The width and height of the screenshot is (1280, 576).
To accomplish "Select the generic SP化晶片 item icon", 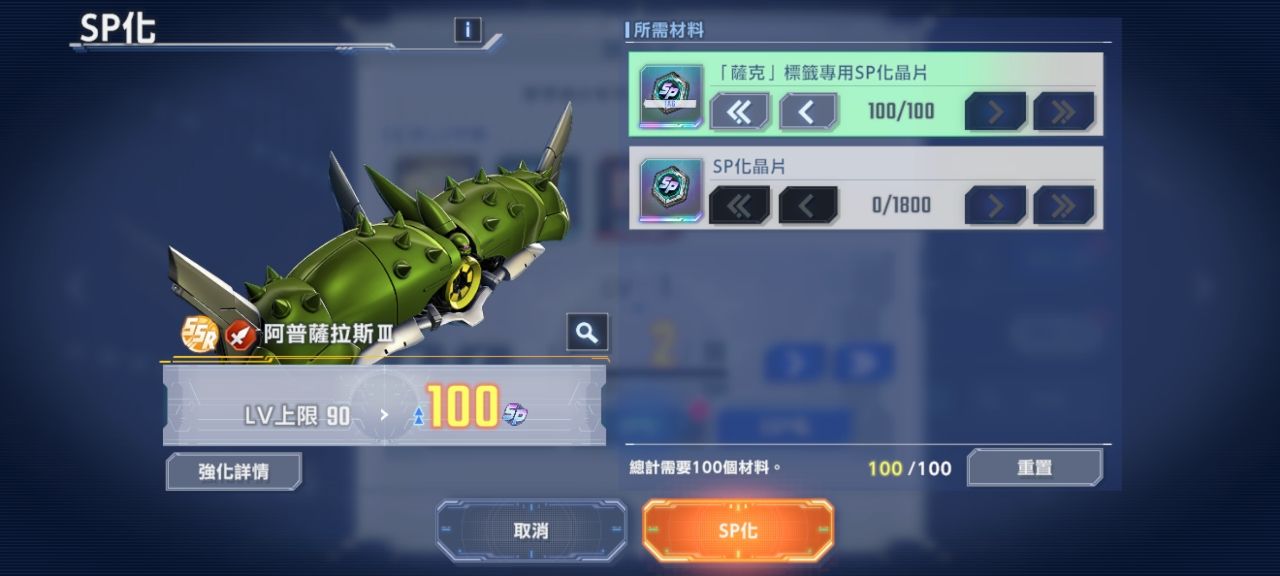I will click(671, 189).
